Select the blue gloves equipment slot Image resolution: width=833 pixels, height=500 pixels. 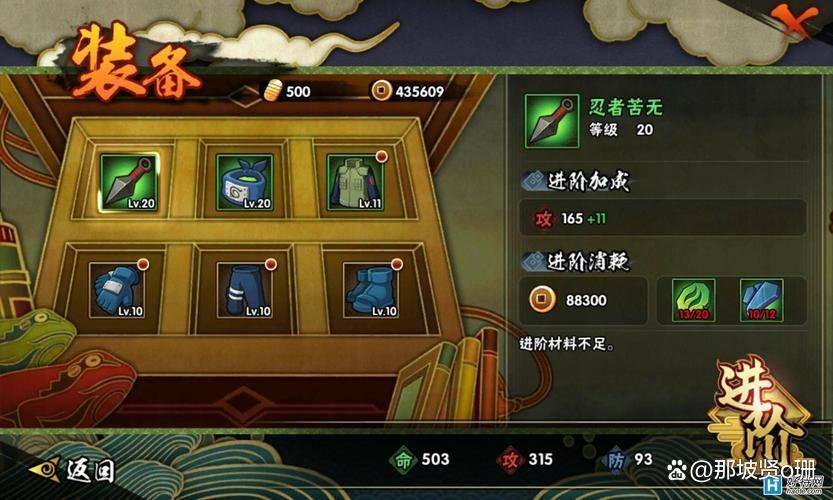point(117,291)
